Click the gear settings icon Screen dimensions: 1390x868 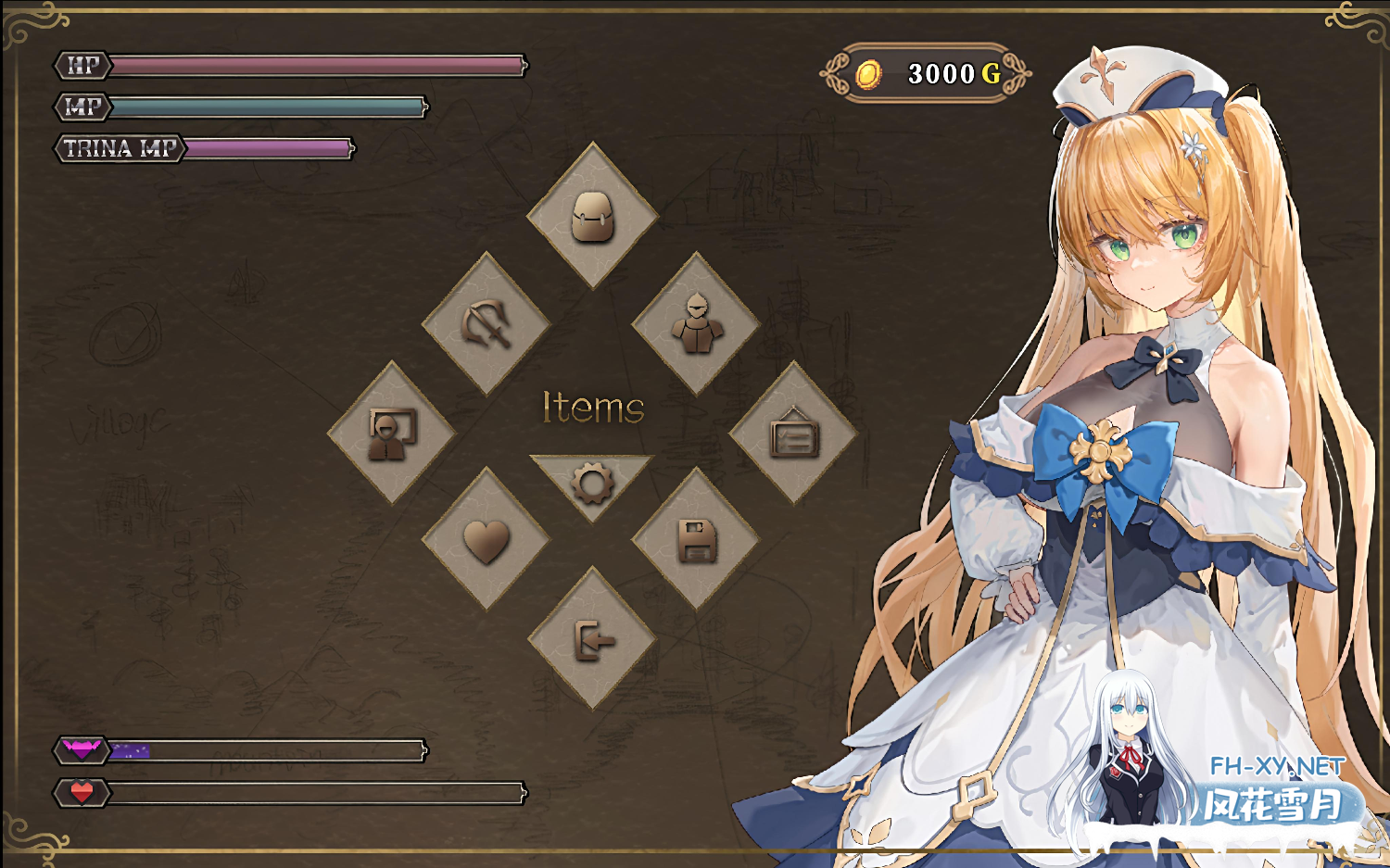click(x=592, y=482)
